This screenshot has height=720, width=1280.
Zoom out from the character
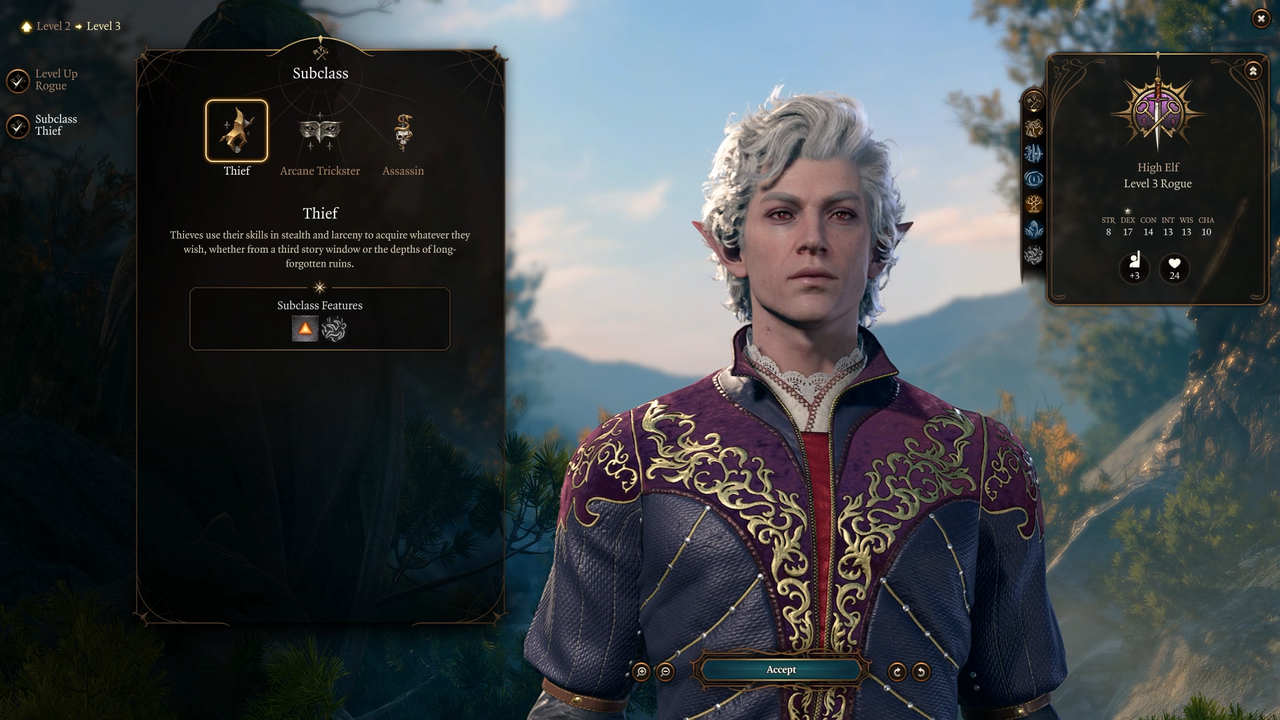pos(666,672)
